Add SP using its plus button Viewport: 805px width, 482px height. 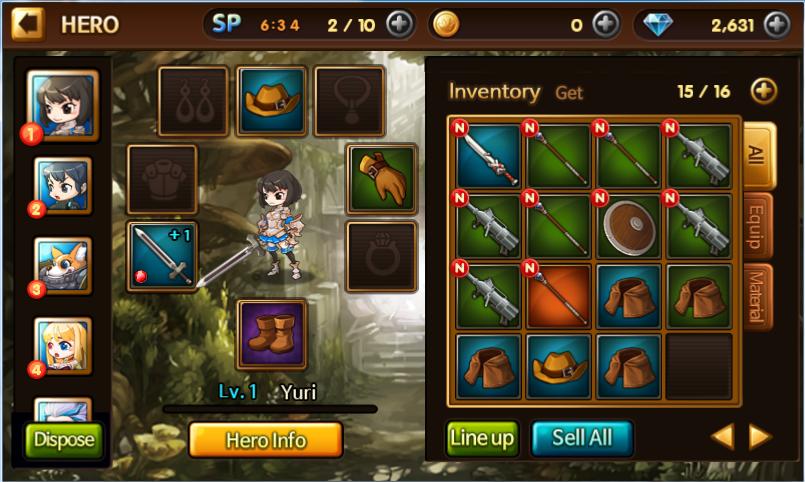pyautogui.click(x=398, y=24)
